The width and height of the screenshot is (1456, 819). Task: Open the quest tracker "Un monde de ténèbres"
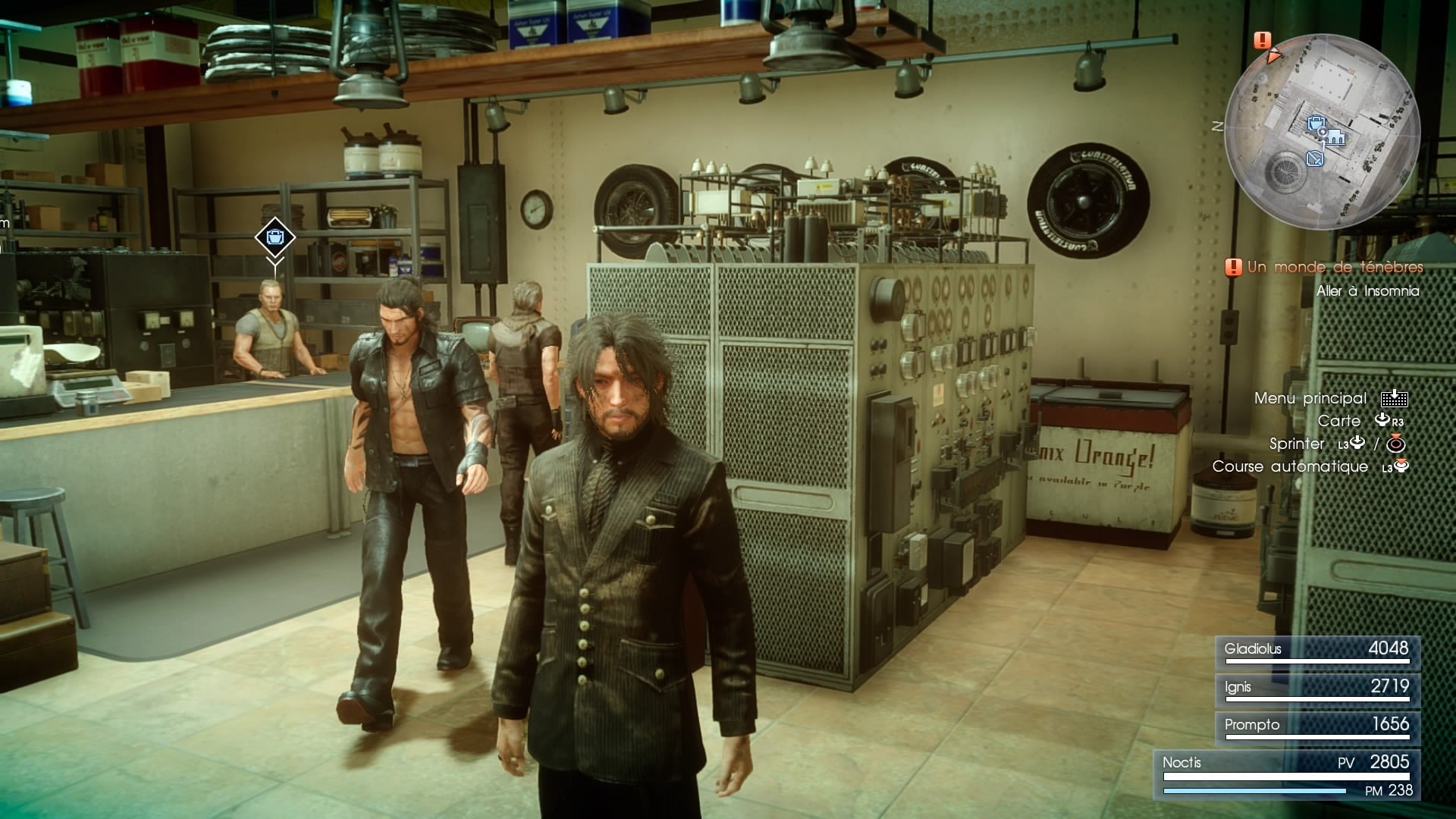pos(1334,267)
